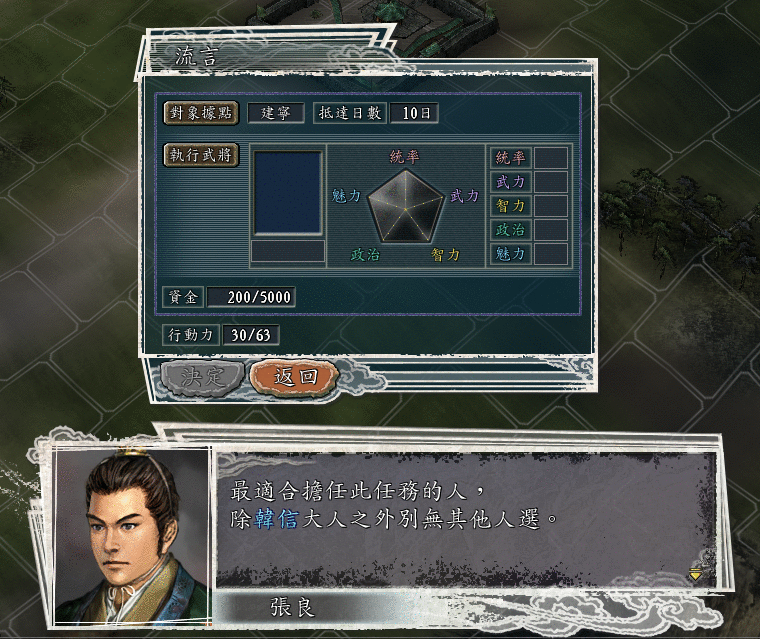This screenshot has height=639, width=760.
Task: Click the 對象據點 target base button
Action: tap(201, 113)
